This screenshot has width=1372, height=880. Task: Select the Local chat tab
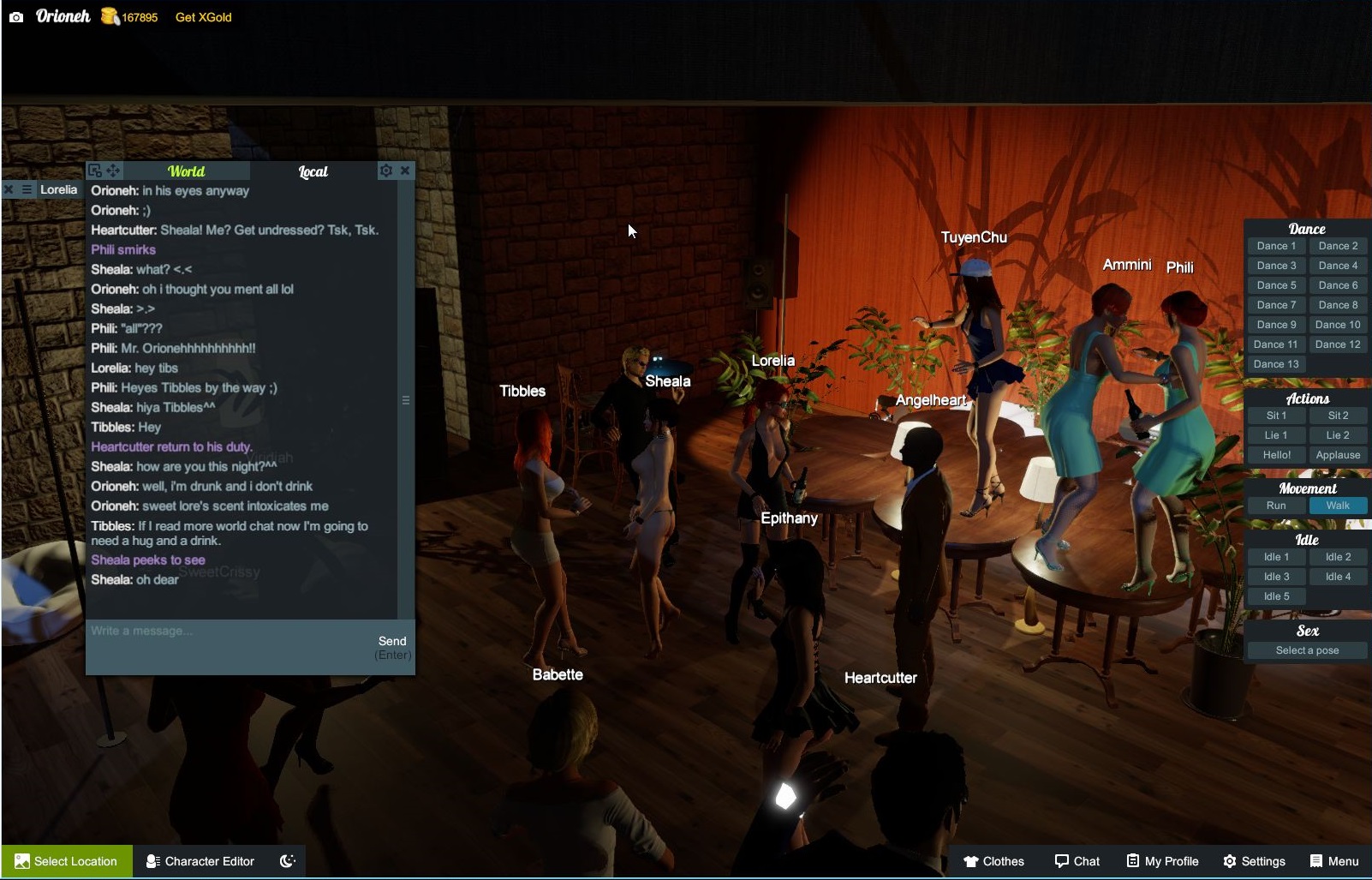pyautogui.click(x=313, y=171)
